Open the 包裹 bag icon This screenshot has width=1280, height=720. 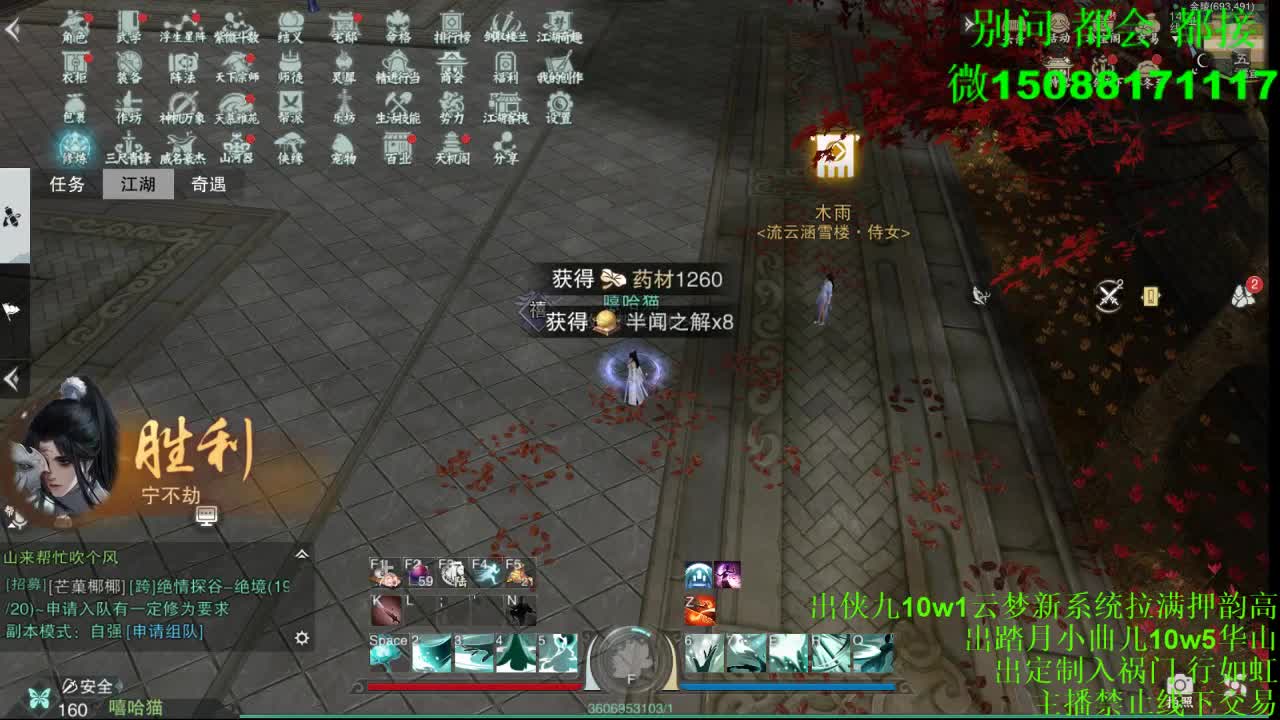pos(77,110)
